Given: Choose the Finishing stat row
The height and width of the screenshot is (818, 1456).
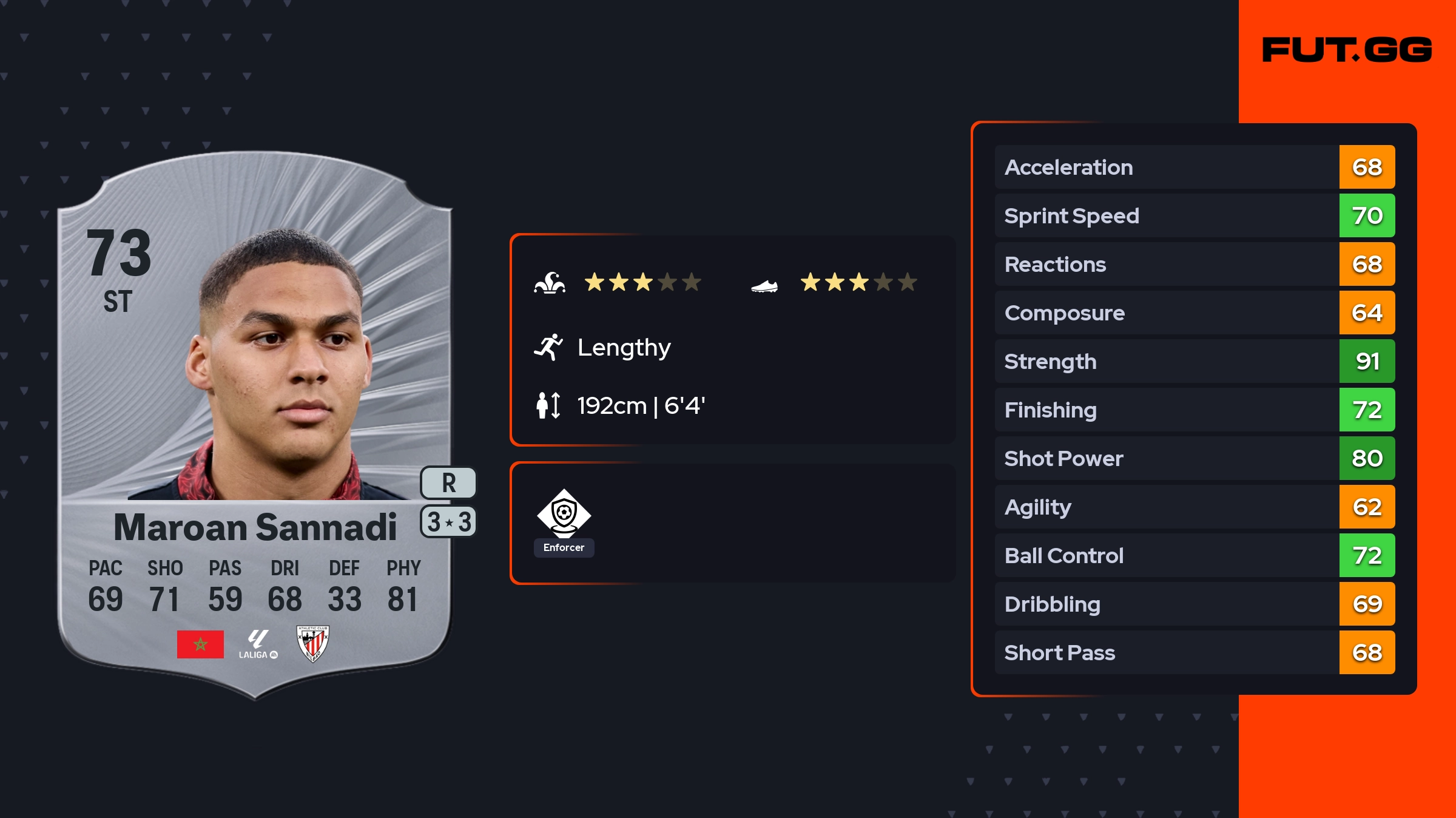Looking at the screenshot, I should click(1194, 410).
